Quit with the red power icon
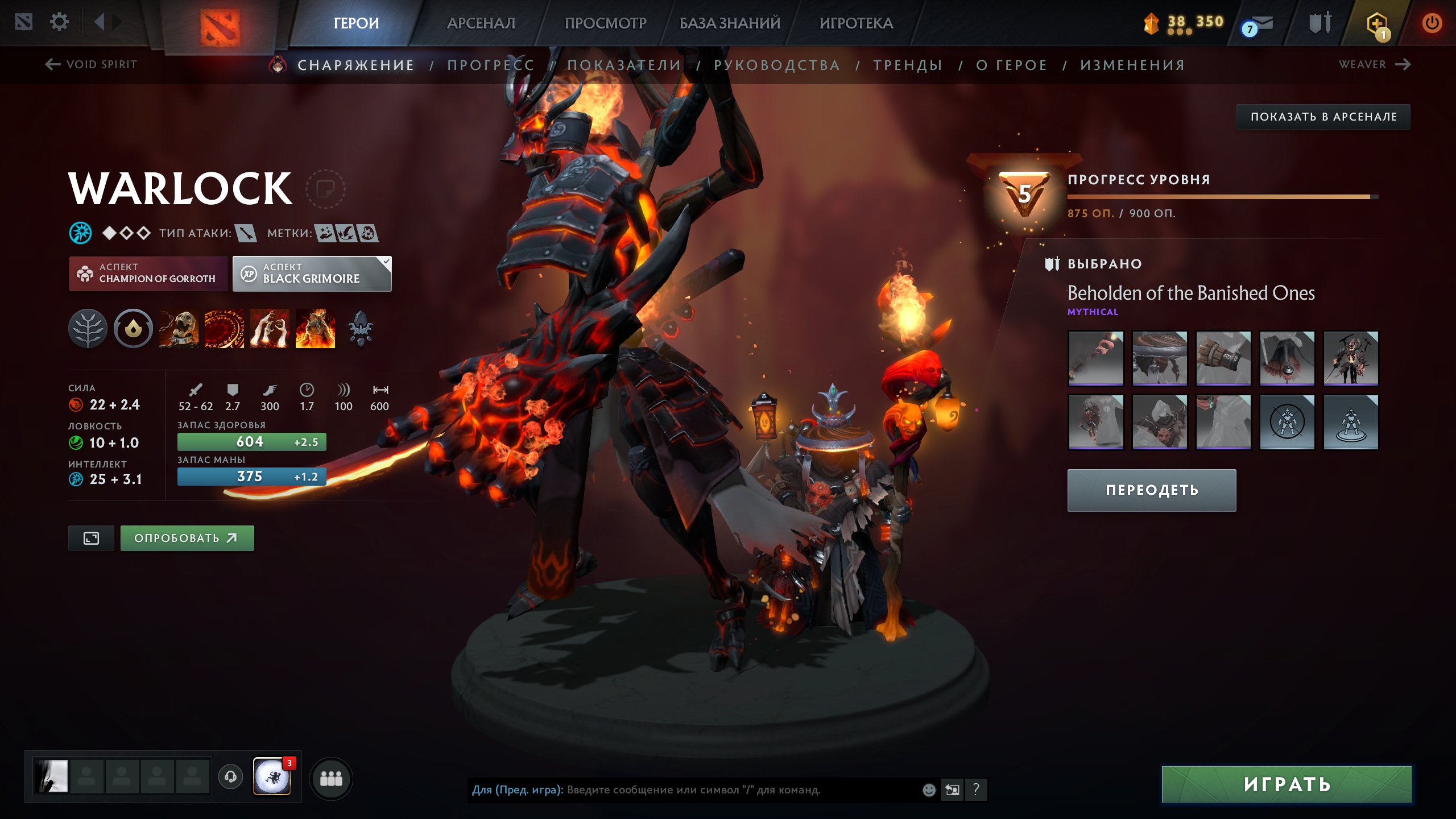The height and width of the screenshot is (819, 1456). click(1431, 23)
